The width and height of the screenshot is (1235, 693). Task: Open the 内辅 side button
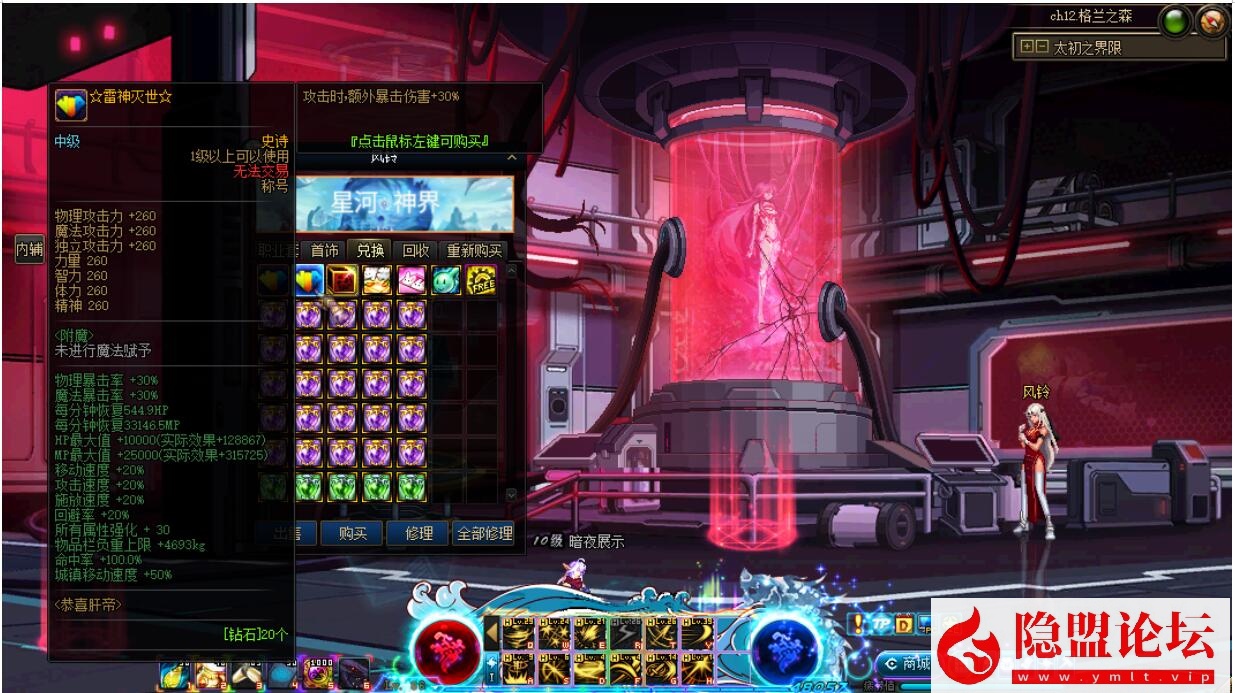(29, 250)
